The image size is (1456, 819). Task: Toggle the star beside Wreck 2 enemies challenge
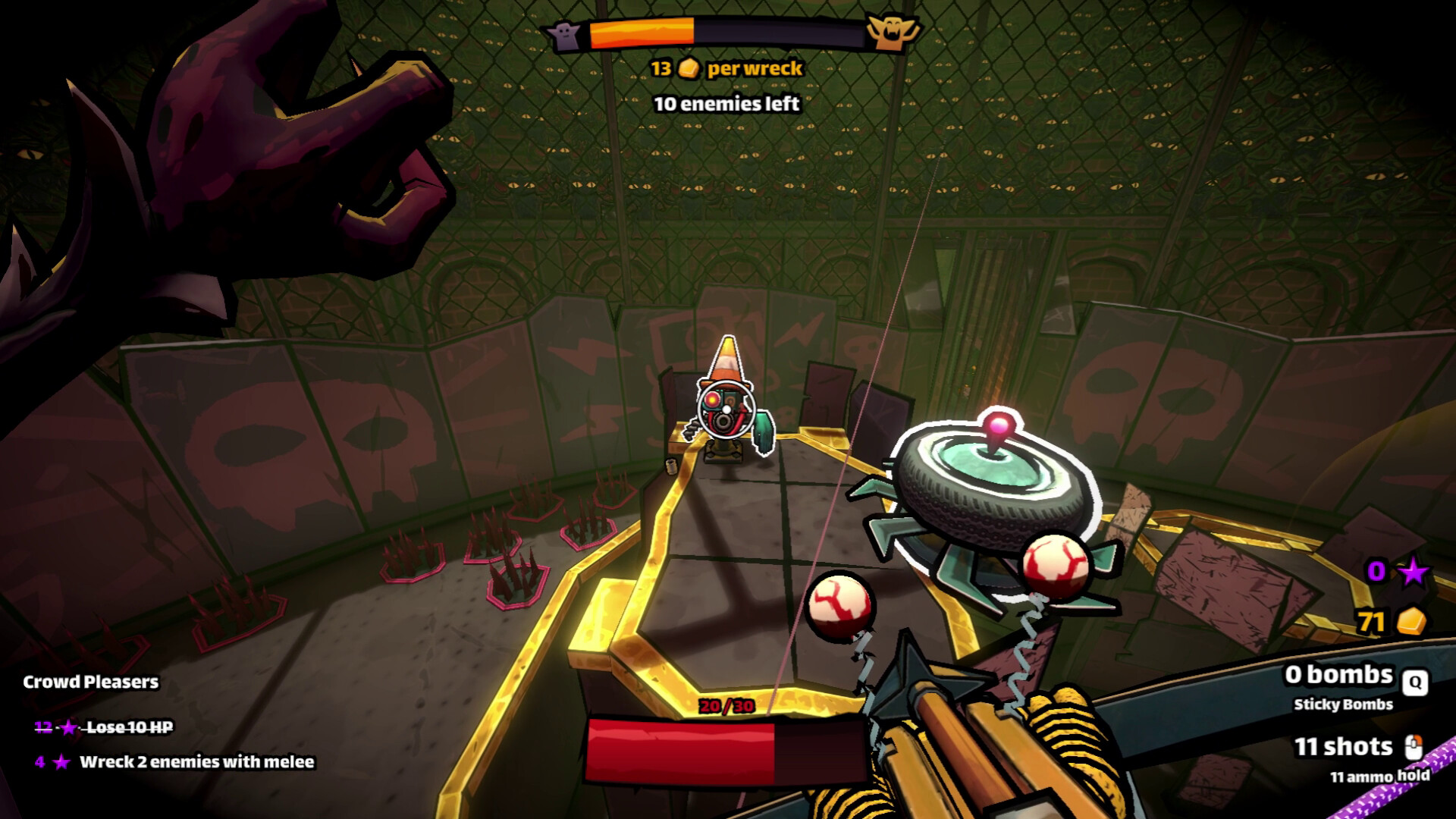pos(61,763)
